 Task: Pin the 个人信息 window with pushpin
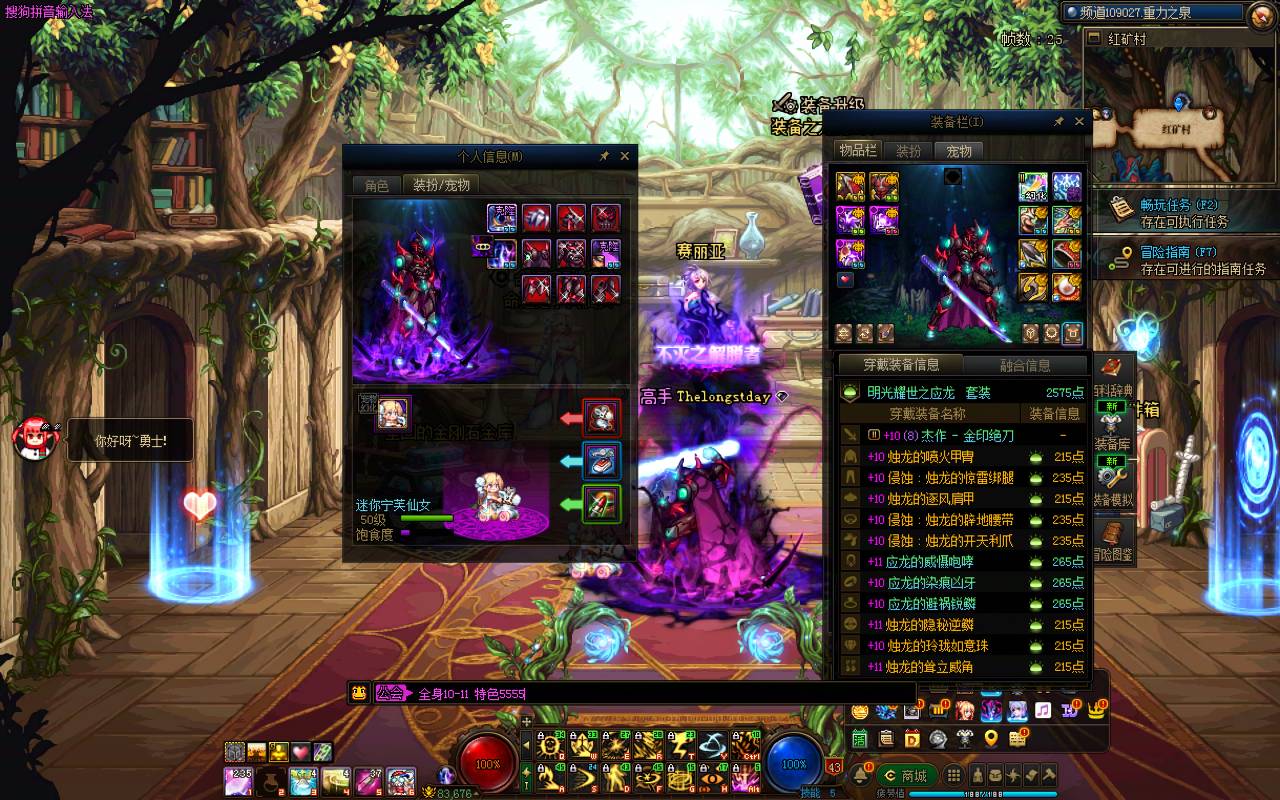604,156
